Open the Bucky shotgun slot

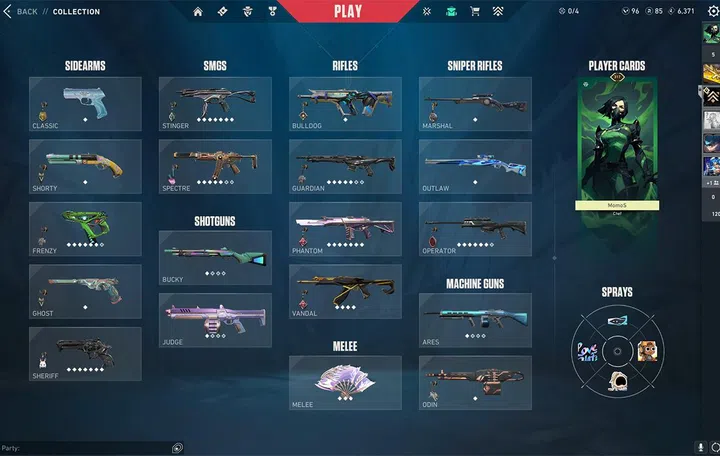tap(215, 258)
